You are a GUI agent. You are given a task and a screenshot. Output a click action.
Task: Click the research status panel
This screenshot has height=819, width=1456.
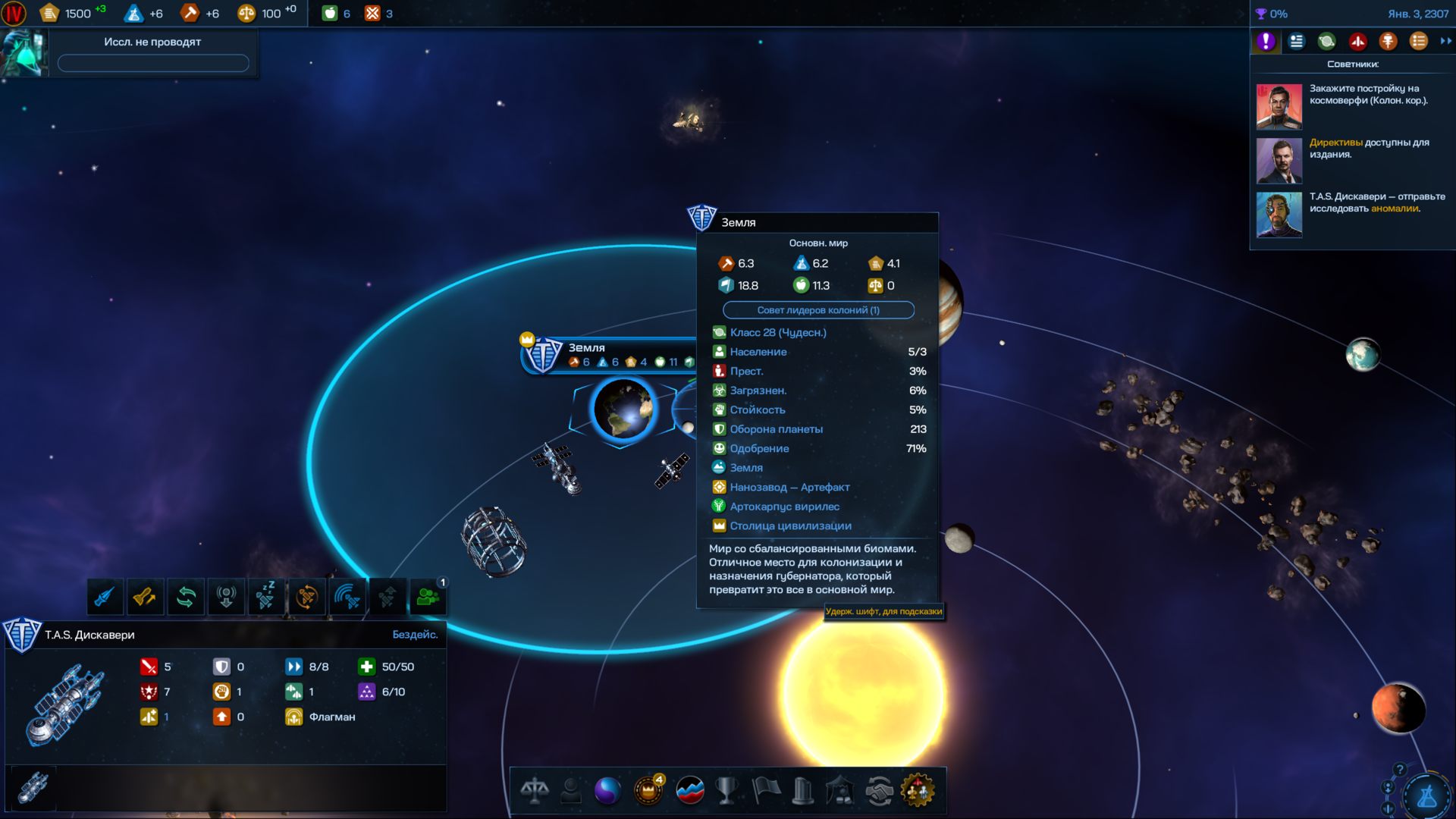152,52
